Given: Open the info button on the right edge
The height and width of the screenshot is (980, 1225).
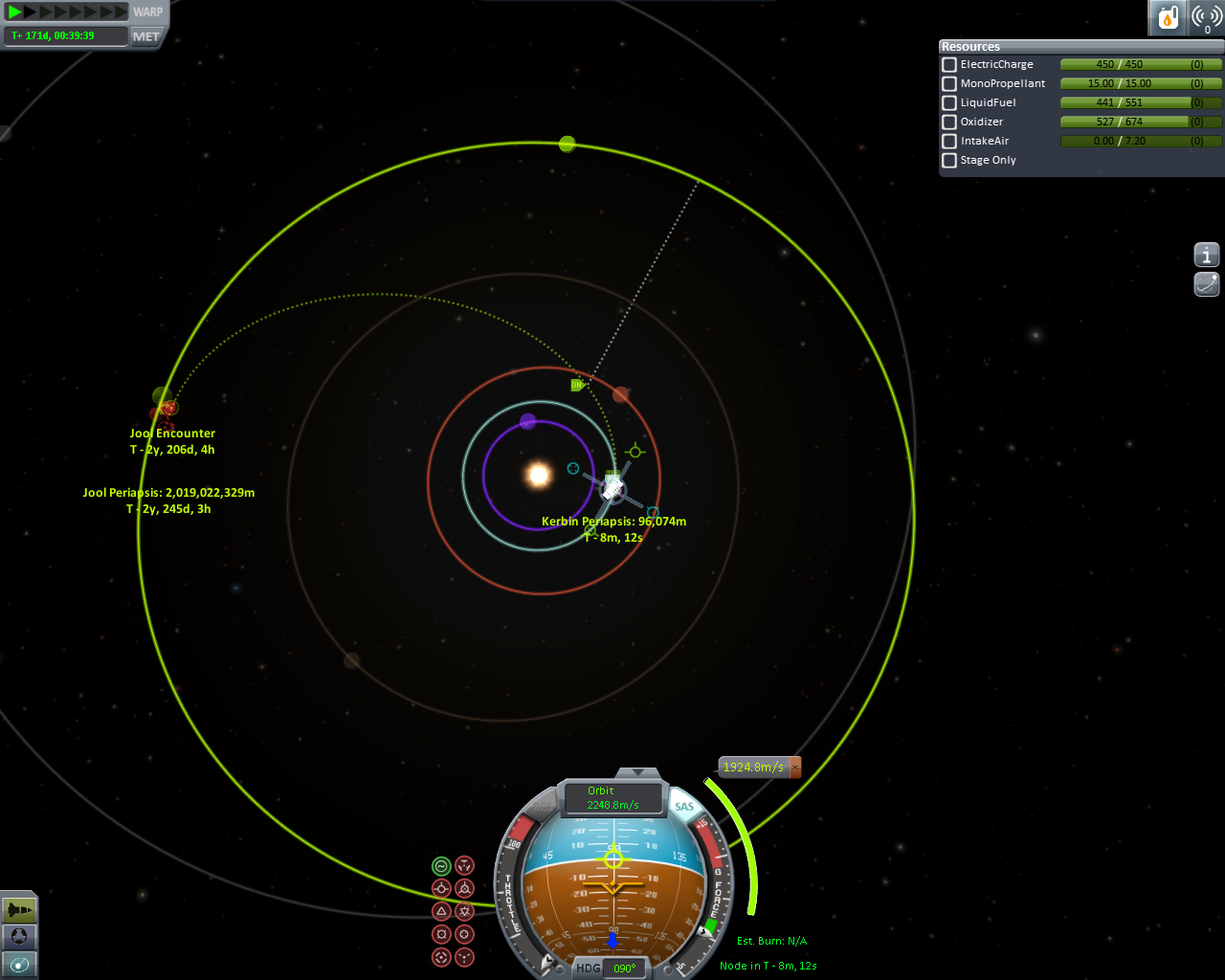Looking at the screenshot, I should 1207,255.
